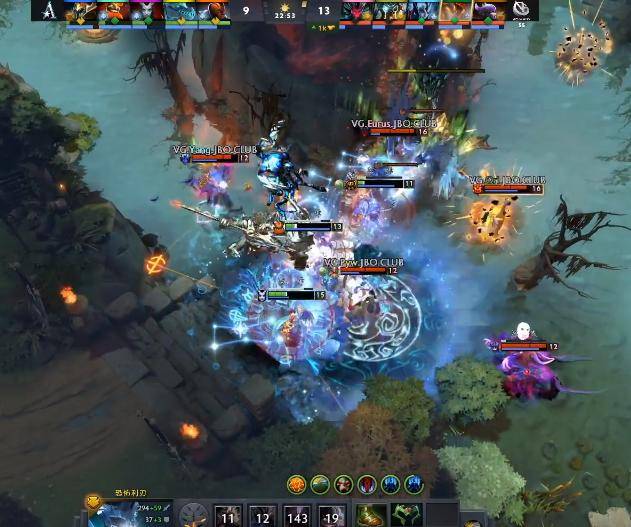Open the main menu from the top-left logo
The width and height of the screenshot is (631, 527).
point(48,10)
